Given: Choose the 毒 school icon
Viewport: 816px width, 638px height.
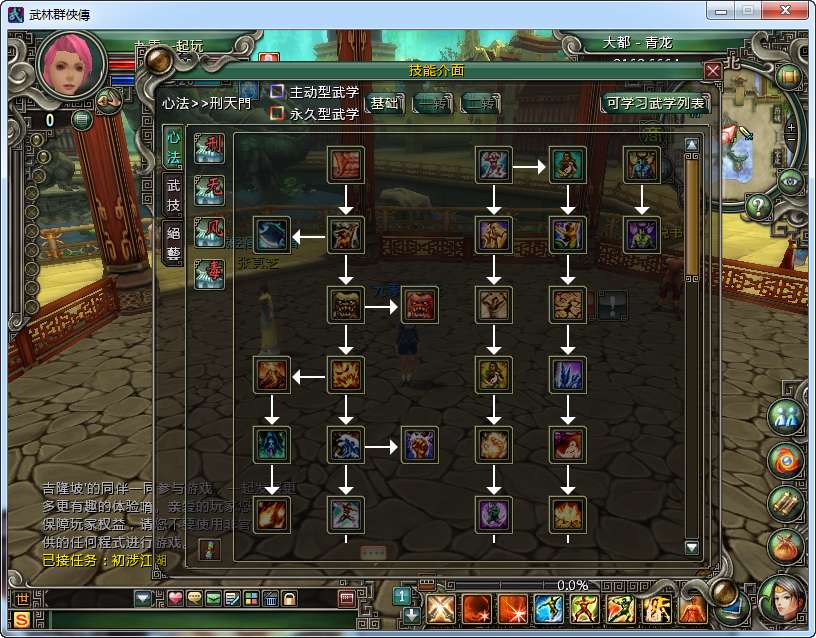Looking at the screenshot, I should pyautogui.click(x=210, y=273).
